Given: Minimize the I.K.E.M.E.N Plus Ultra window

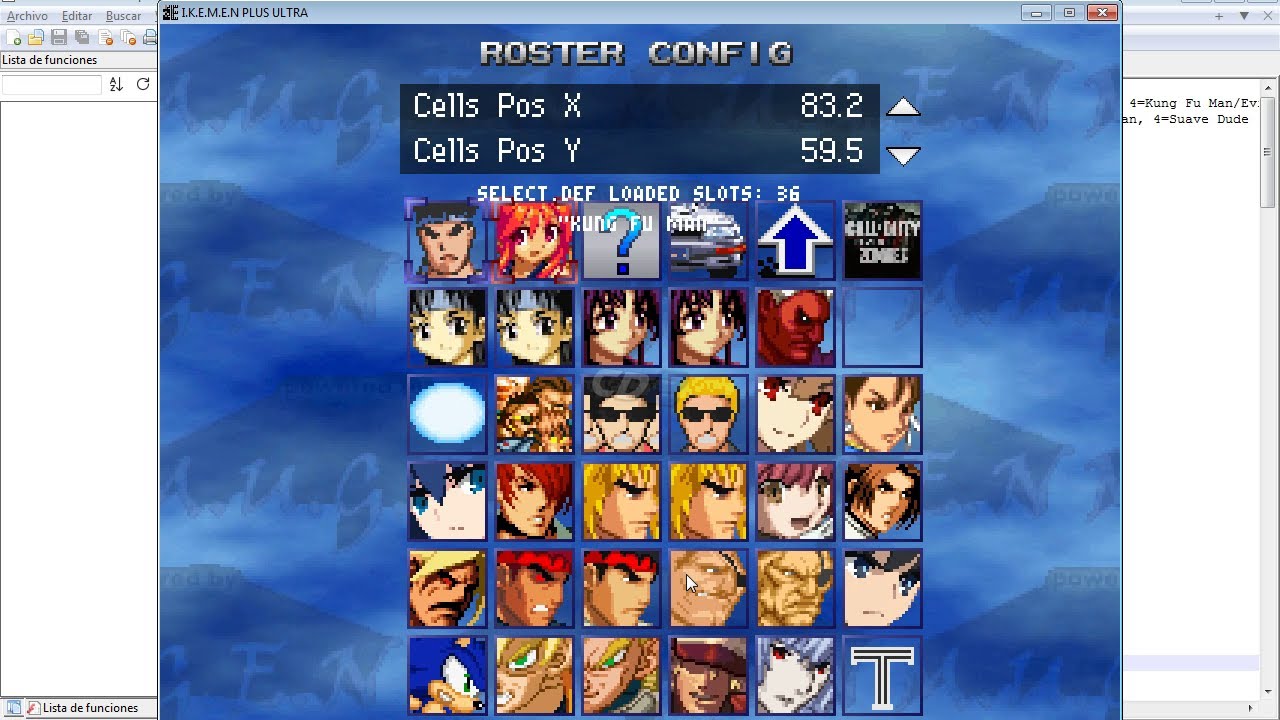Looking at the screenshot, I should (1036, 13).
